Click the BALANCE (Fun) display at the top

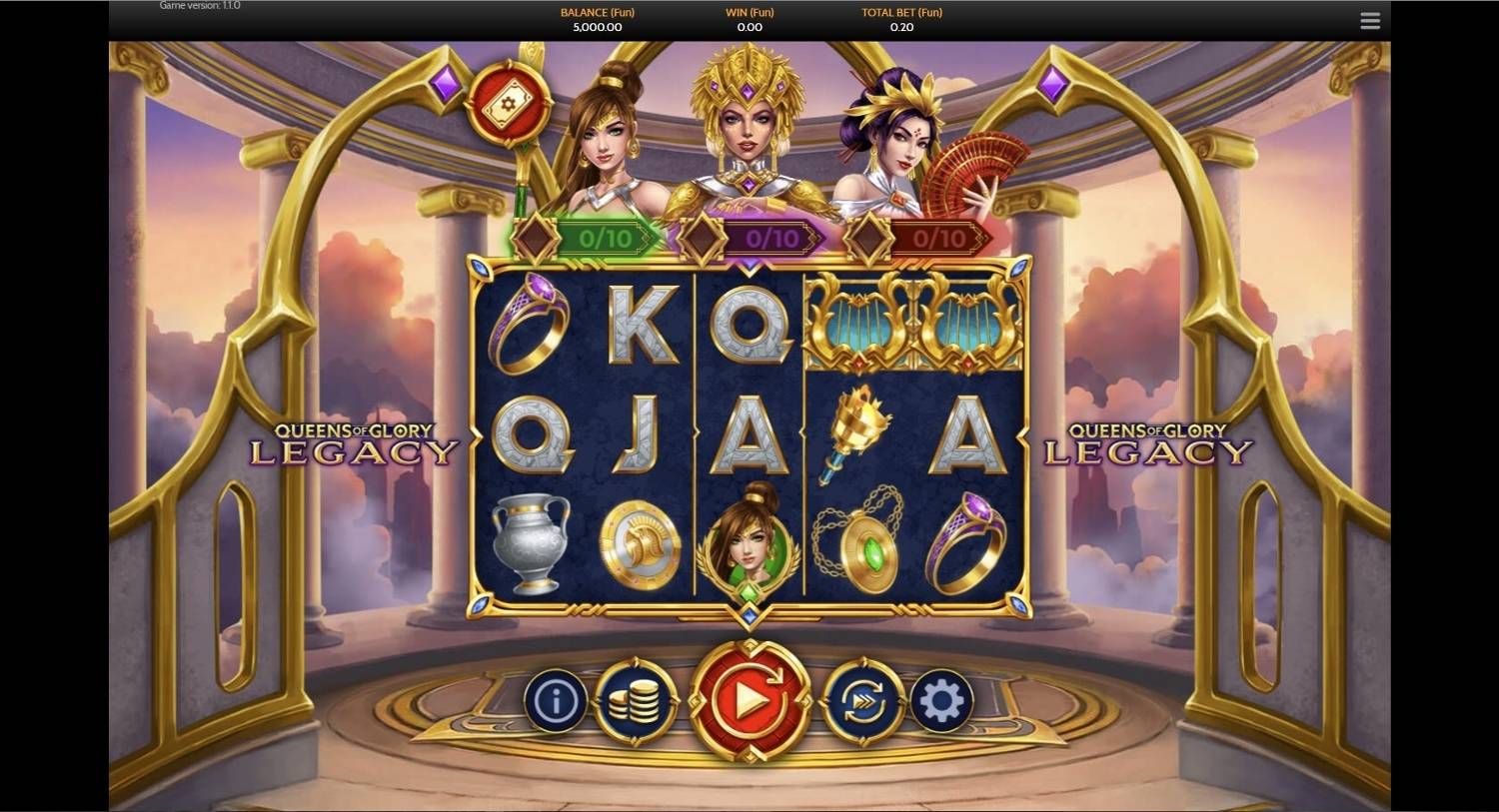(597, 20)
